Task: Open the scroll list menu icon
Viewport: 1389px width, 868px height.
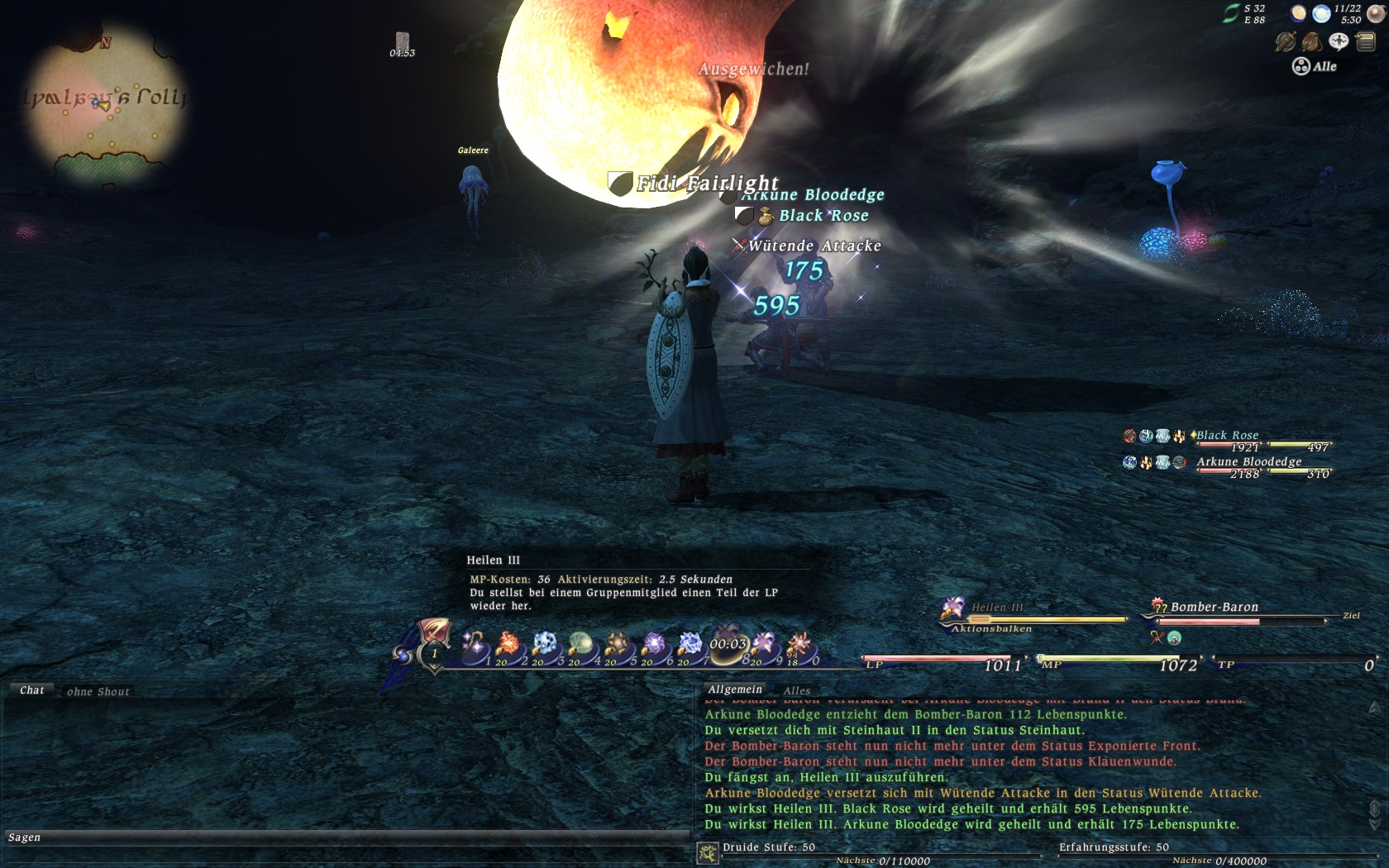Action: (x=1365, y=41)
